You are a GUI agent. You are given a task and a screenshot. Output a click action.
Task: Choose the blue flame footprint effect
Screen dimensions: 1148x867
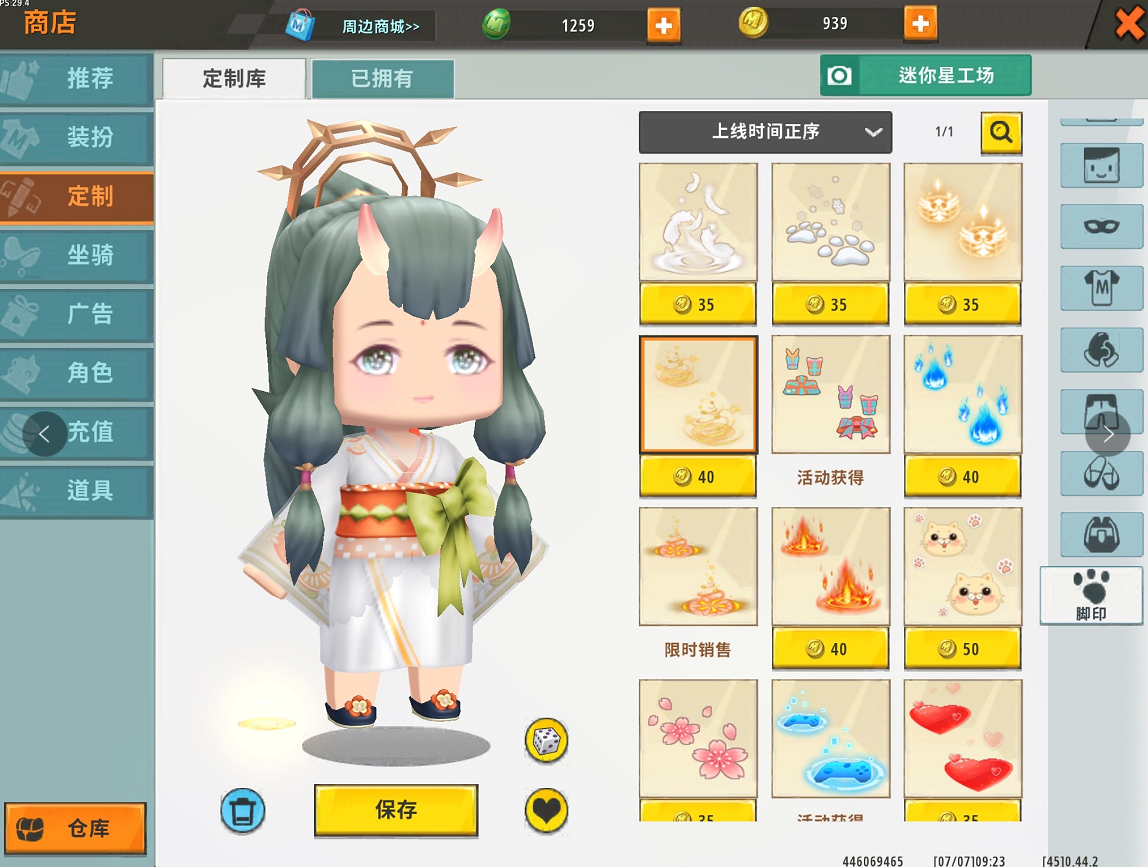tap(963, 394)
